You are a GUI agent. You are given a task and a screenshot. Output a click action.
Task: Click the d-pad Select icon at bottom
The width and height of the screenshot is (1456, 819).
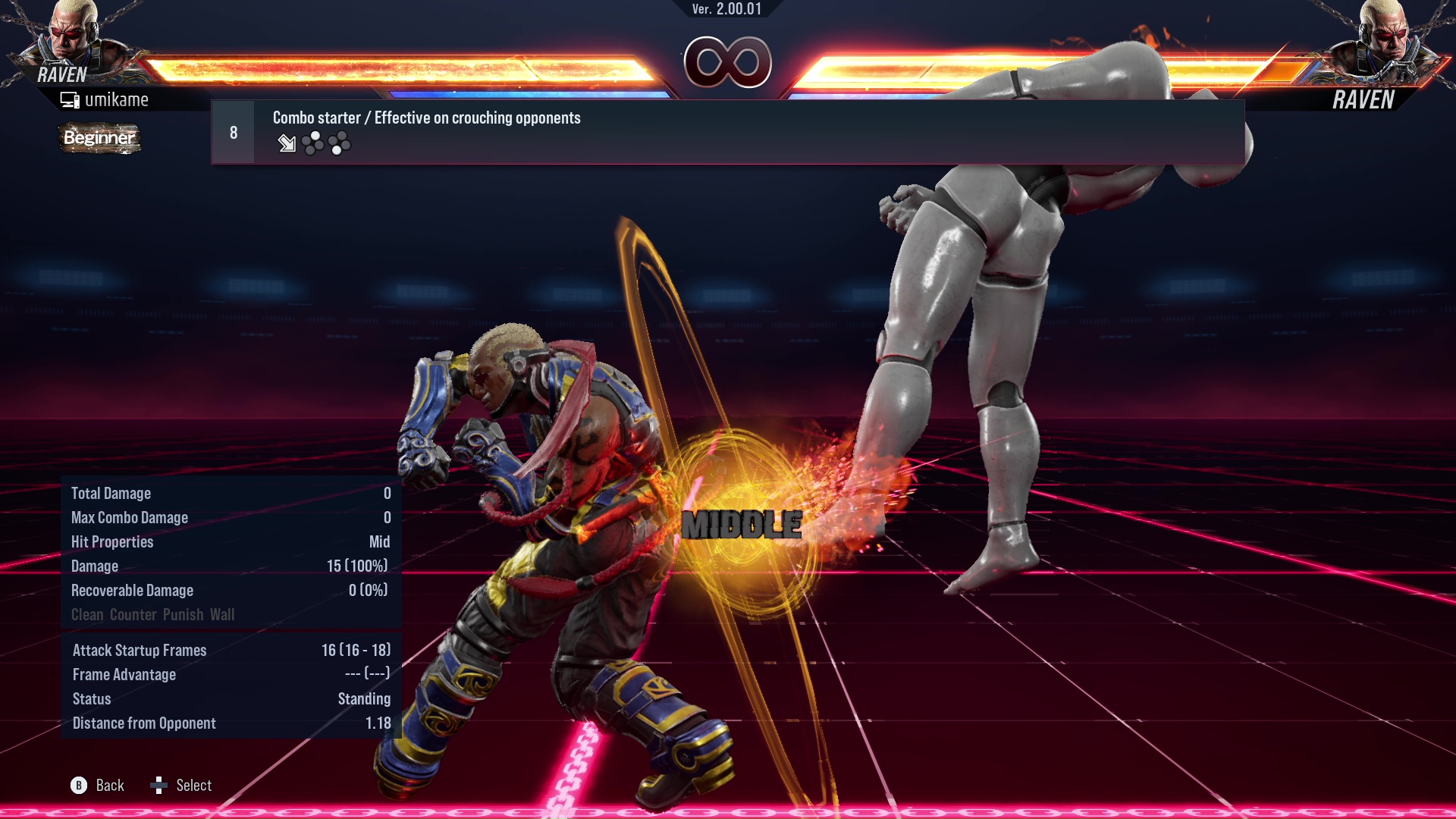[x=160, y=786]
